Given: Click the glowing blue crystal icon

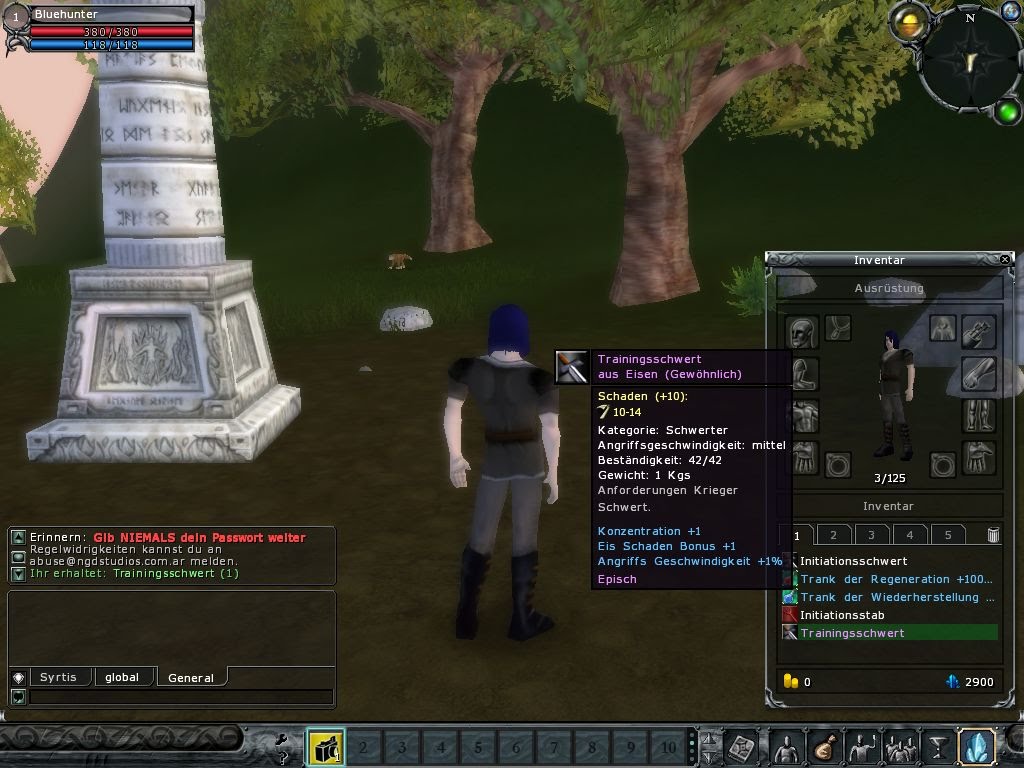Looking at the screenshot, I should pyautogui.click(x=975, y=747).
